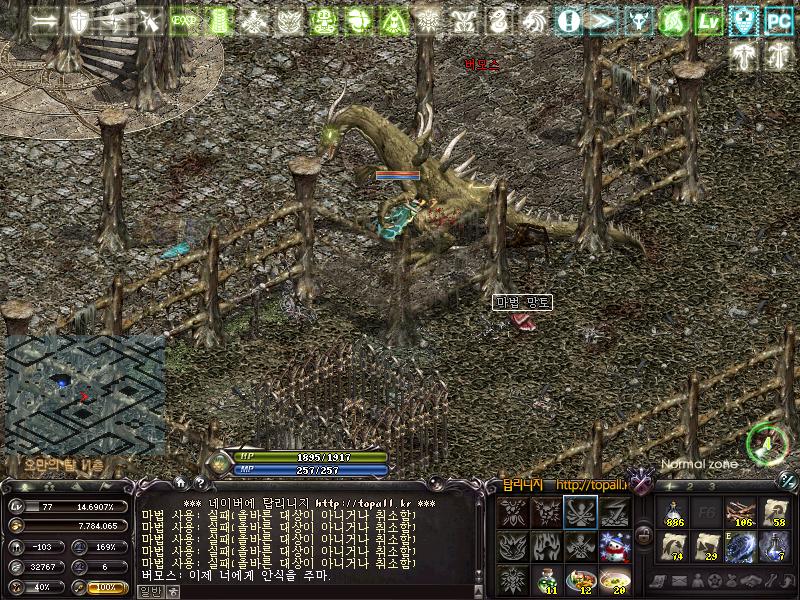Select the arrow bundle slot with 106
The image size is (800, 600).
[x=741, y=512]
